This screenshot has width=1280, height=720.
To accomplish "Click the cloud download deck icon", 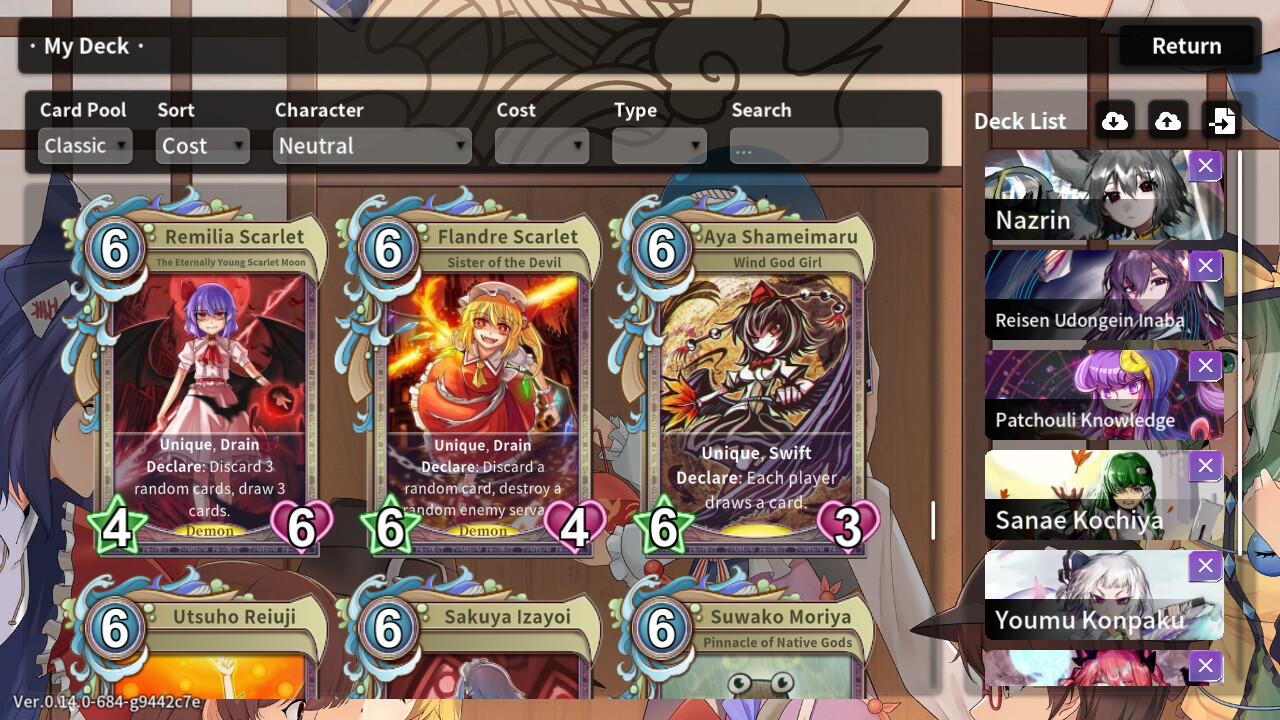I will click(x=1114, y=120).
